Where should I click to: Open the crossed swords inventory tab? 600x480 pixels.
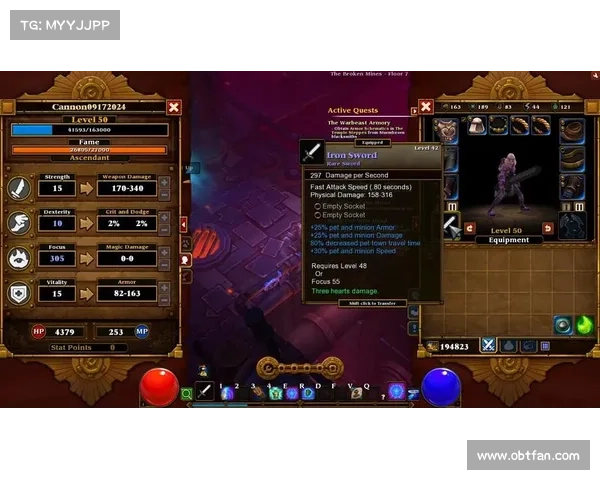point(489,345)
